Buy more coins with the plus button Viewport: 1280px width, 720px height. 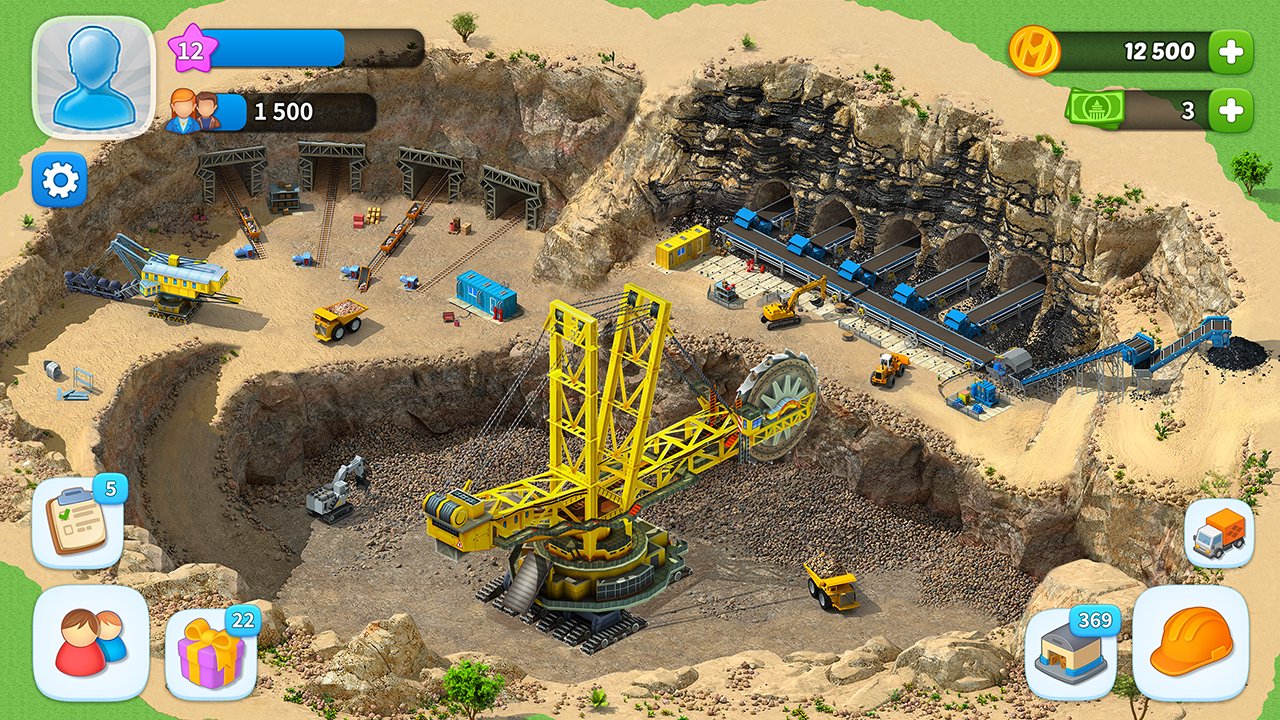(x=1233, y=50)
